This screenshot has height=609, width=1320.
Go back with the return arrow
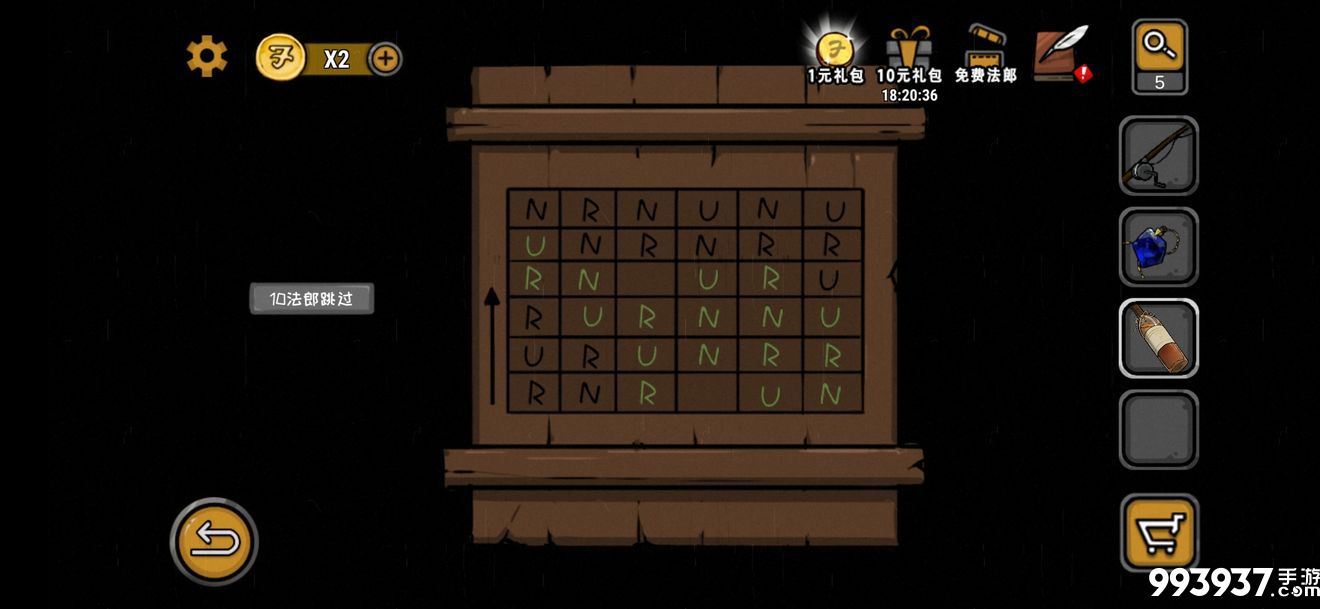(x=214, y=541)
